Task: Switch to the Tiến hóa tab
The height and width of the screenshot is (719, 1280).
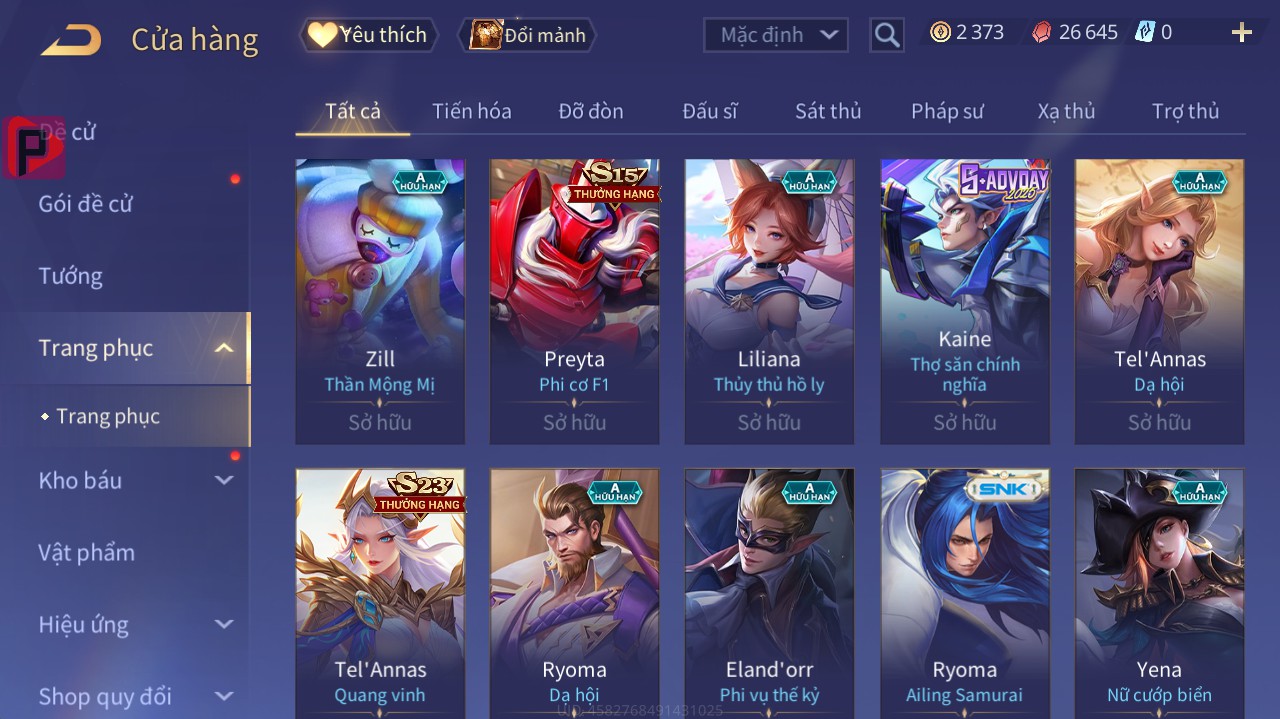Action: [471, 111]
